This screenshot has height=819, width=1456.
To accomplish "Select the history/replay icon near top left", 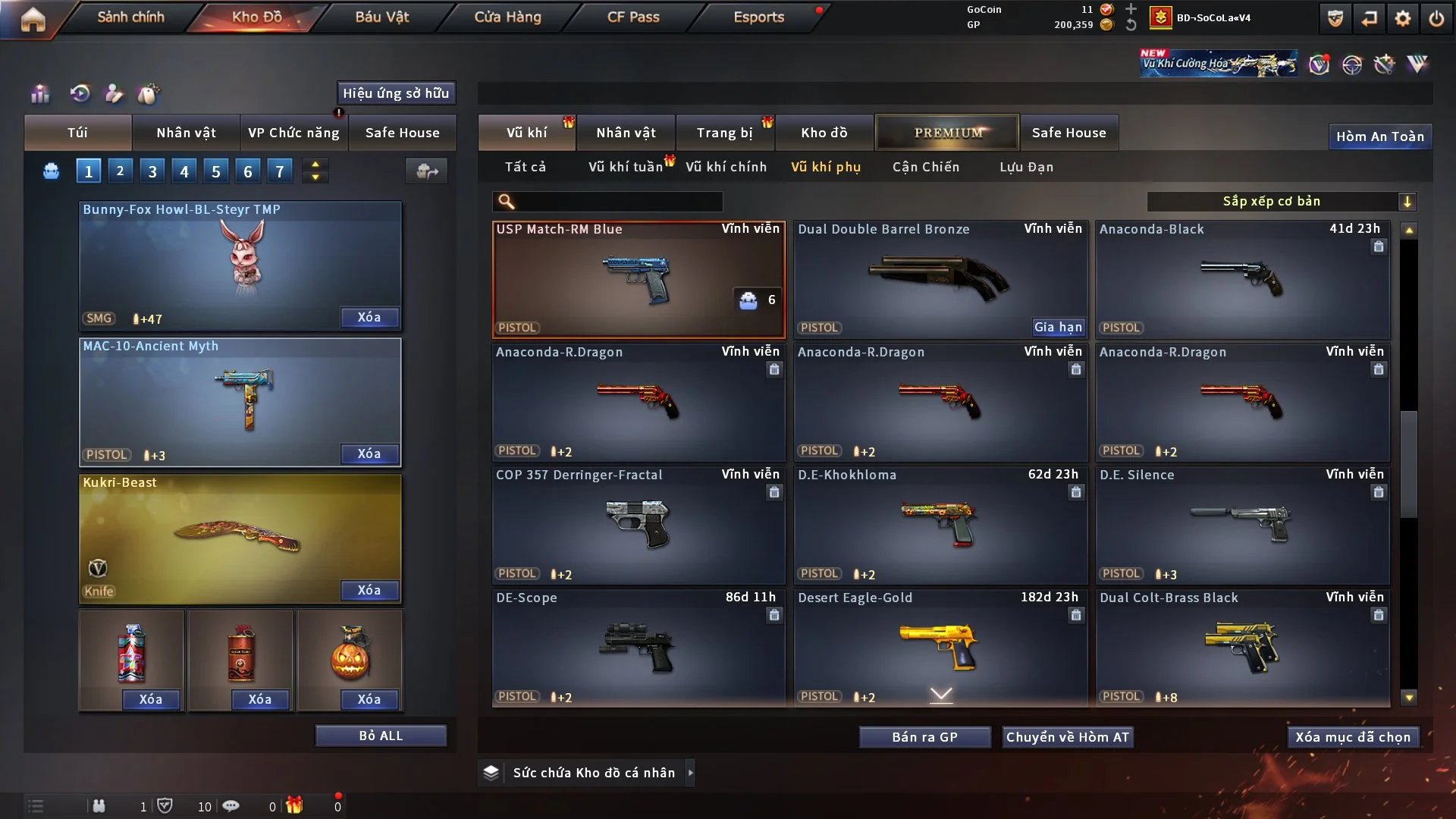I will coord(80,93).
